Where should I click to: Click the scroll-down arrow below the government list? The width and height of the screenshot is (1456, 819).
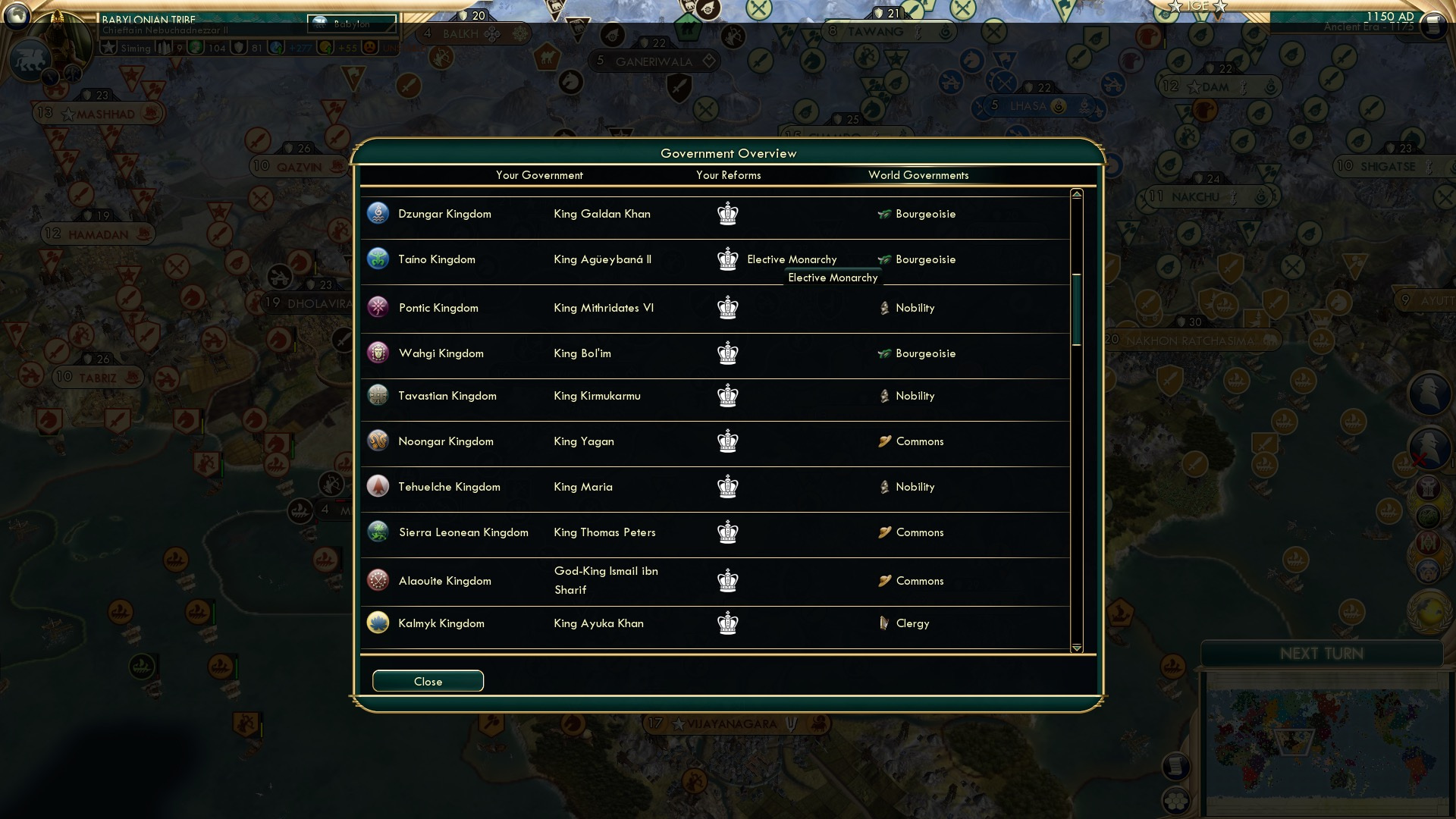click(x=1075, y=648)
